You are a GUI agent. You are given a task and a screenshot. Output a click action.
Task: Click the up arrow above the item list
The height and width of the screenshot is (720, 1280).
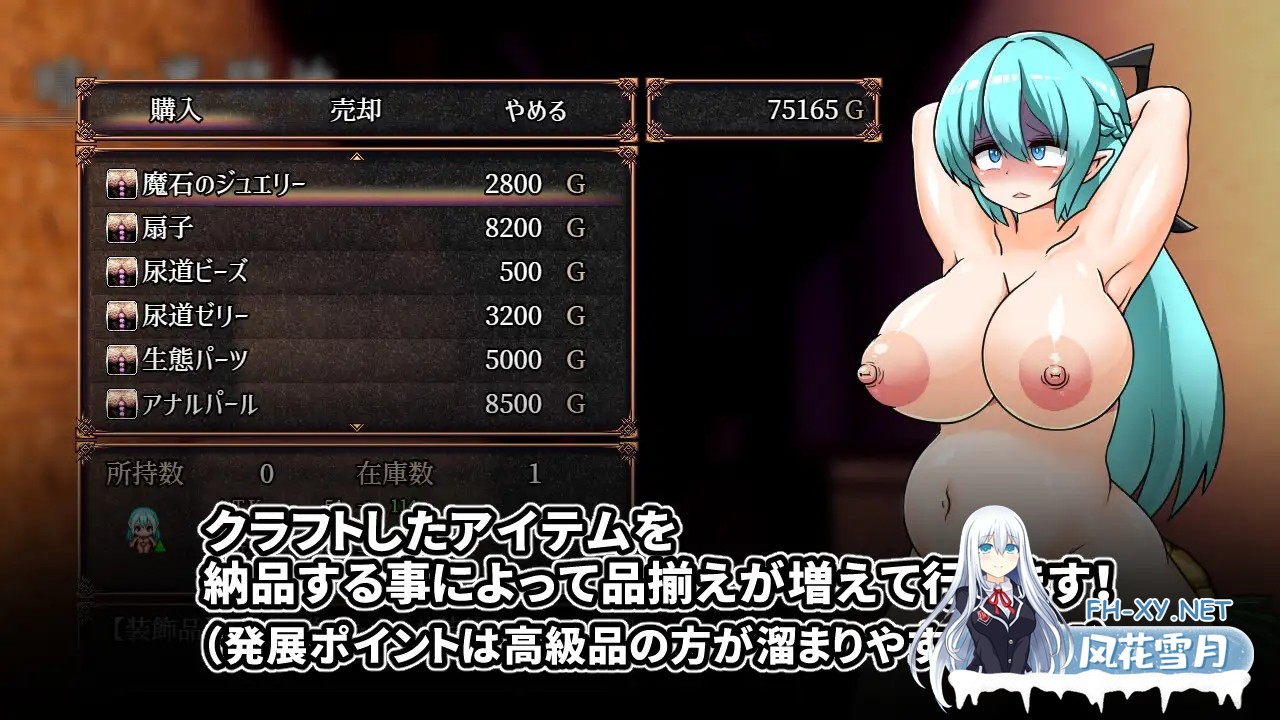point(355,156)
